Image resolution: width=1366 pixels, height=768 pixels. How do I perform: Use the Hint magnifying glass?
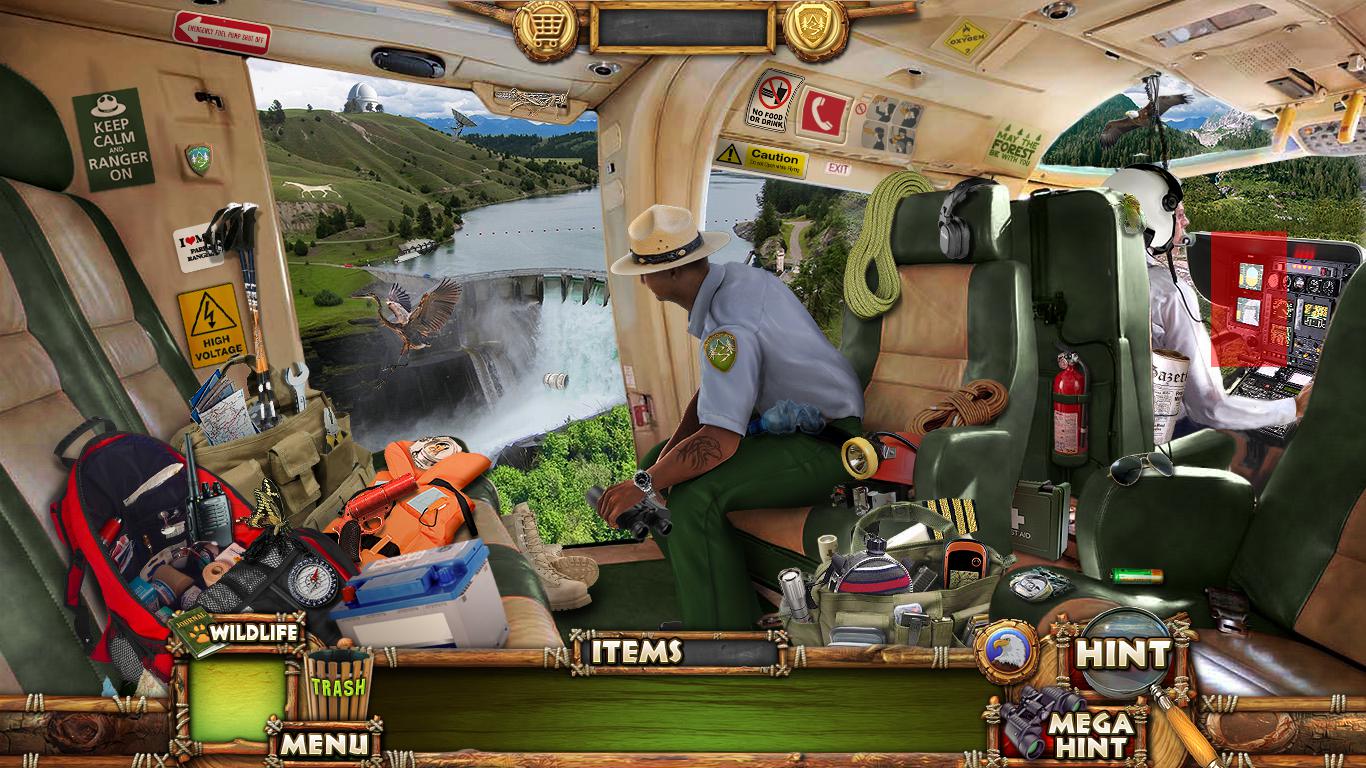coord(1121,655)
